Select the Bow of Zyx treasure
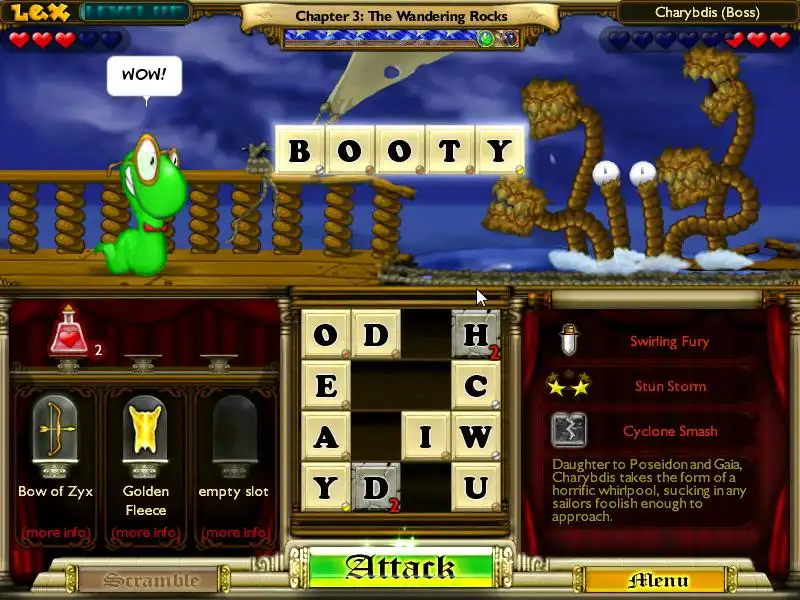Screen dimensions: 800x600 [55, 432]
